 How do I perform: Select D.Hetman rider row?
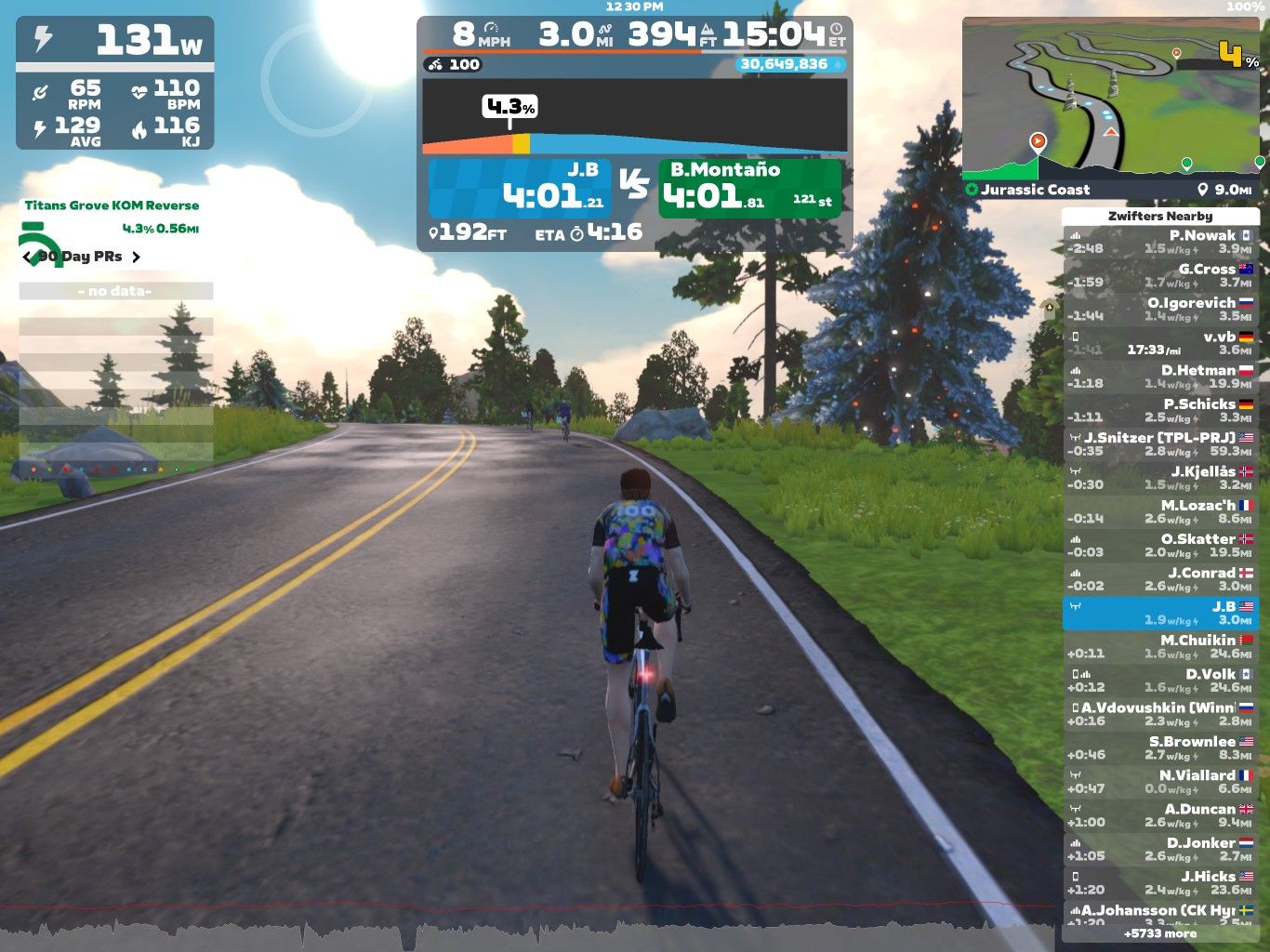pos(1160,377)
